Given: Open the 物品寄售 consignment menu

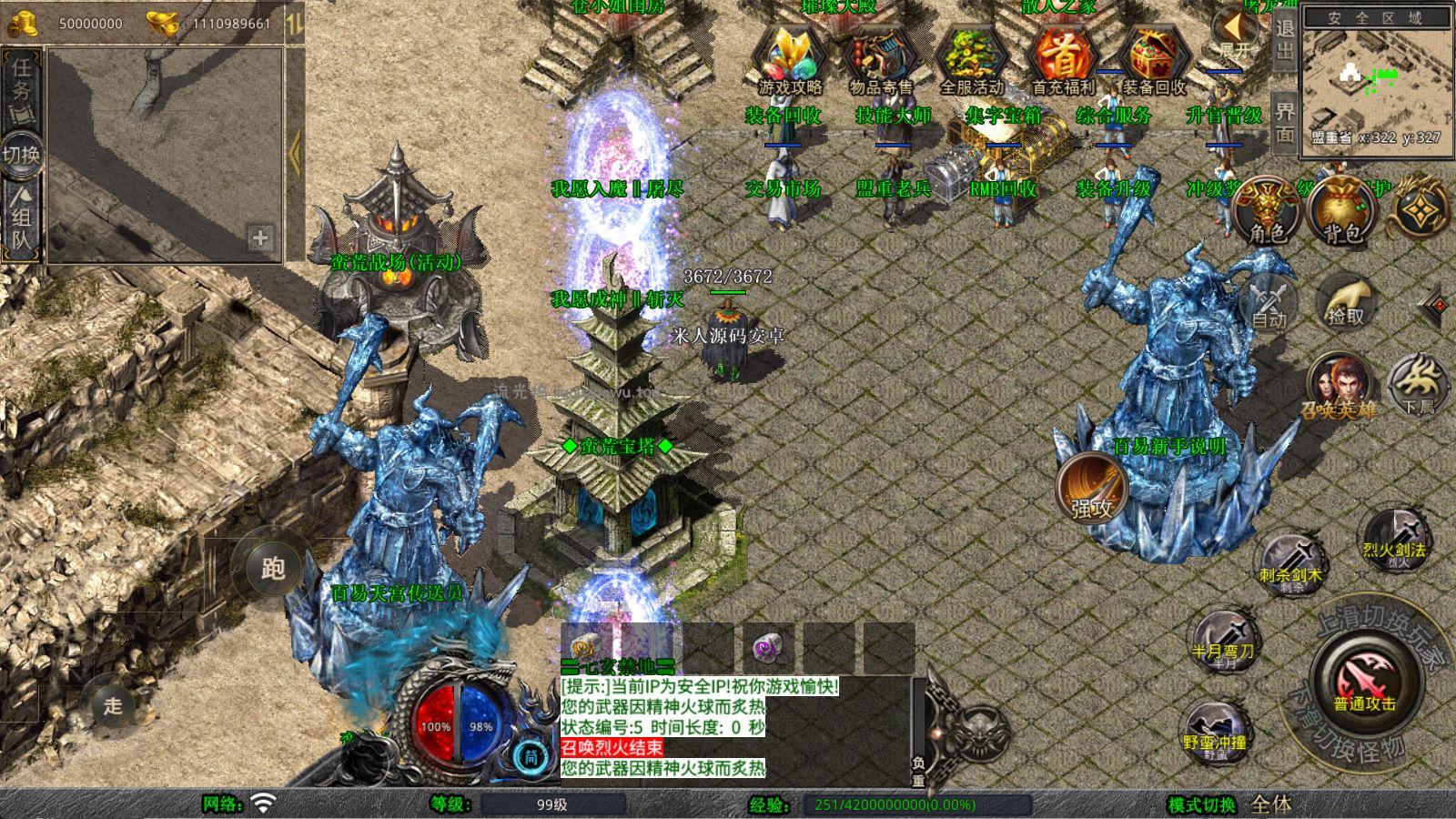Looking at the screenshot, I should 880,58.
